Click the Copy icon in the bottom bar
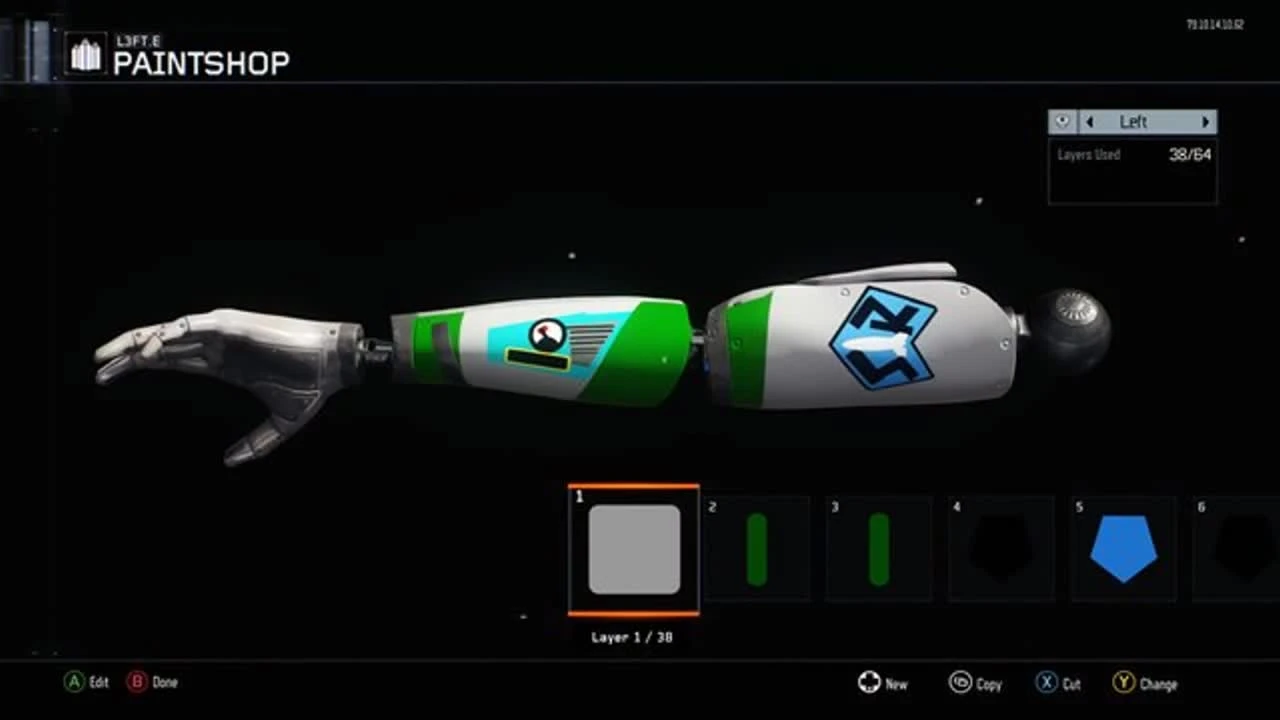The image size is (1280, 720). 961,682
